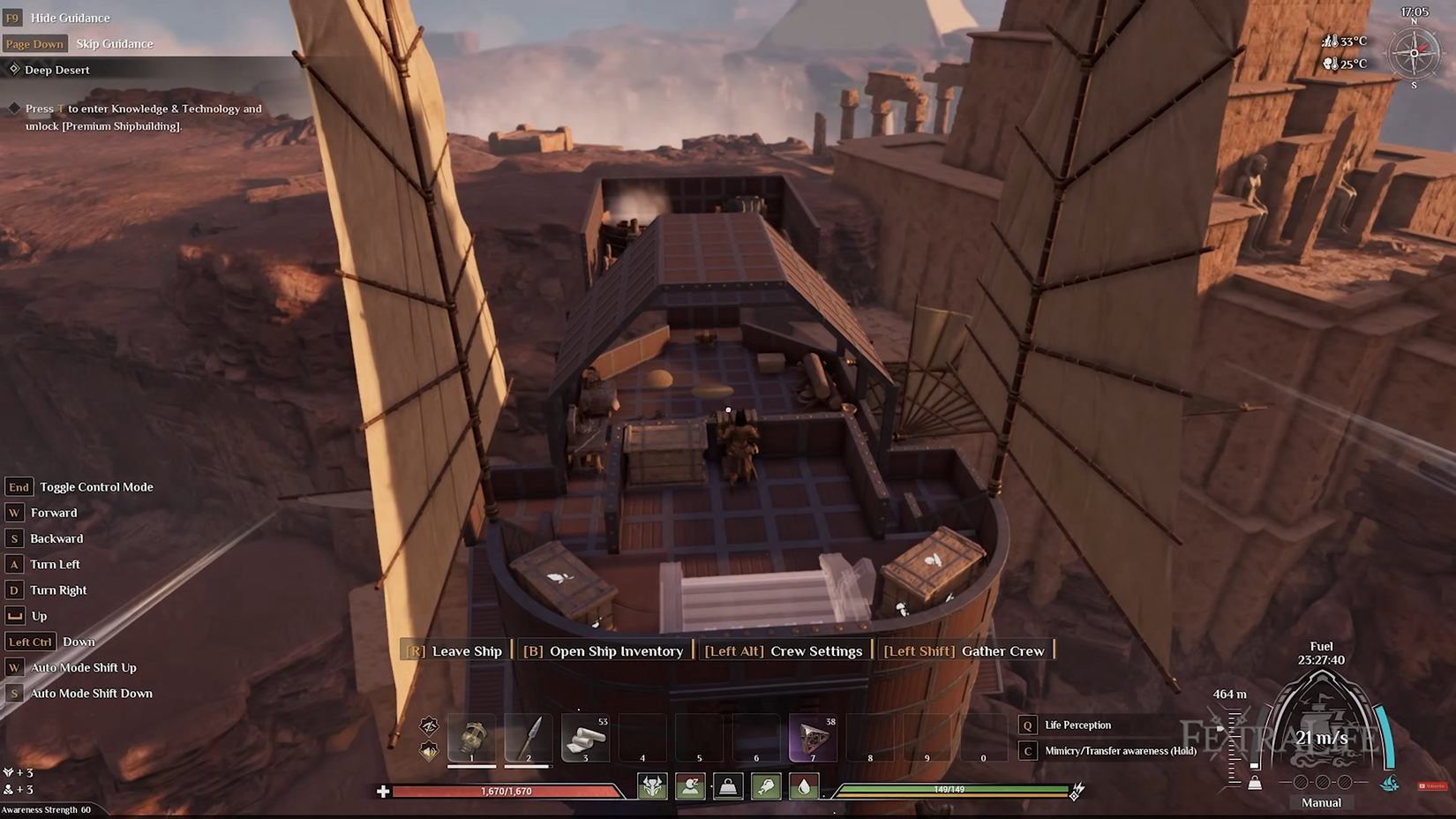Click the Deep Desert guidance tracker

[56, 70]
